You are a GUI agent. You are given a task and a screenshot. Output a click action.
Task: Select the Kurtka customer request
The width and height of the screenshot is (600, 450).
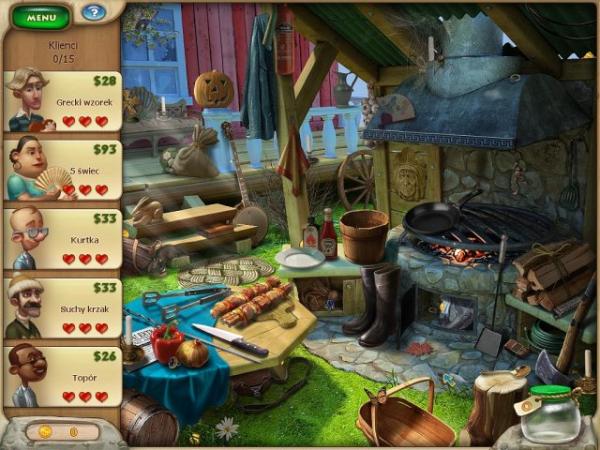62,238
